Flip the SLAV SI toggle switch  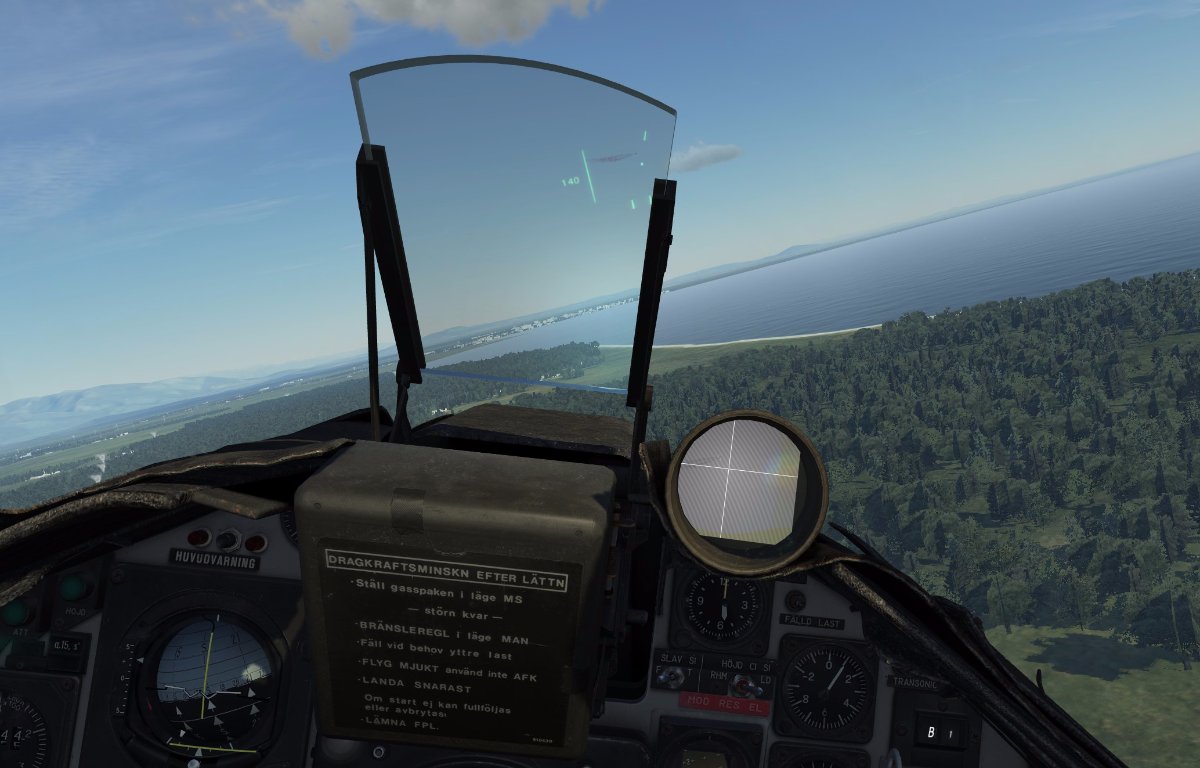coord(673,677)
